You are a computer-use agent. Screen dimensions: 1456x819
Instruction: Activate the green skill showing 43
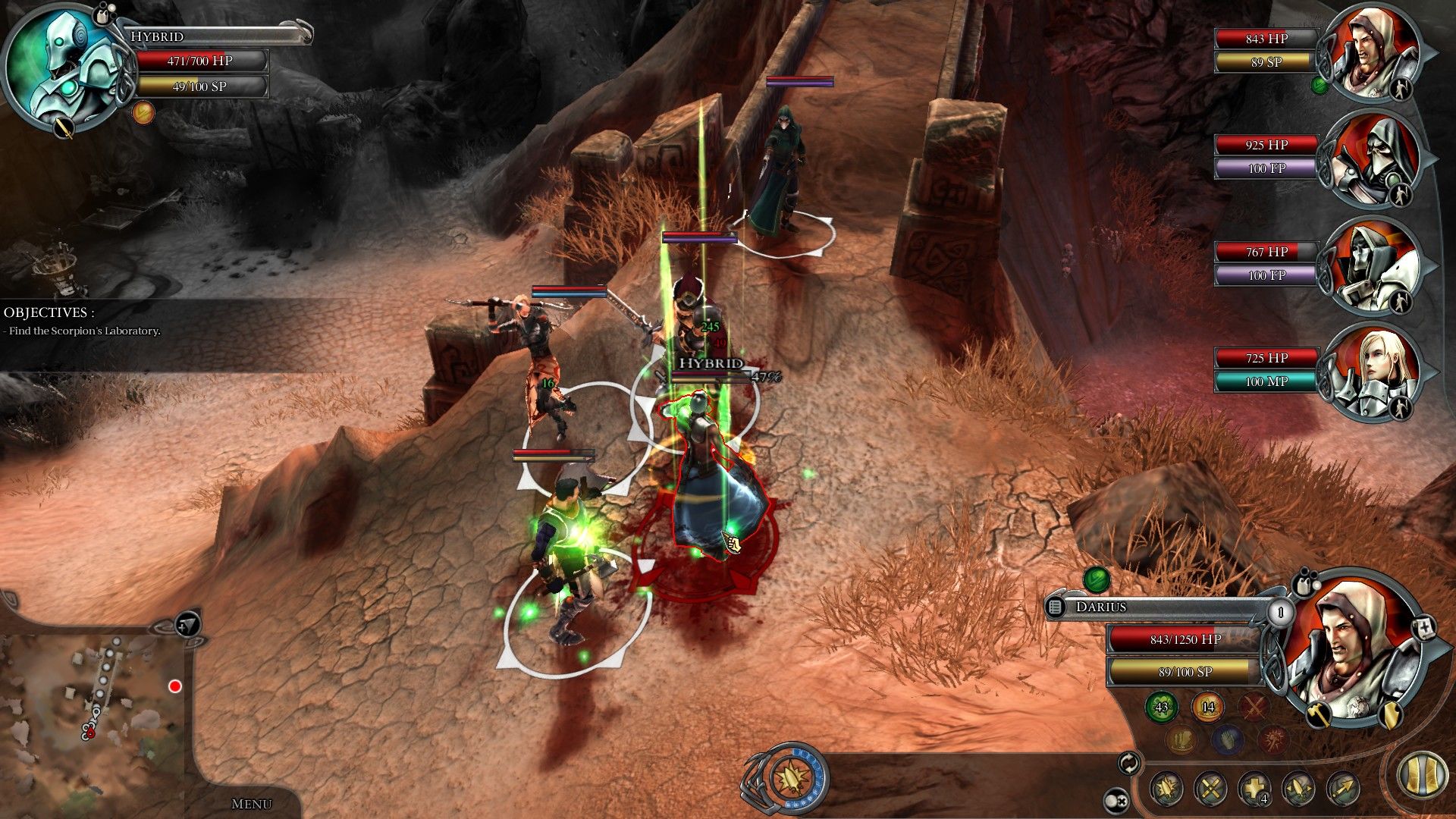pyautogui.click(x=1162, y=707)
